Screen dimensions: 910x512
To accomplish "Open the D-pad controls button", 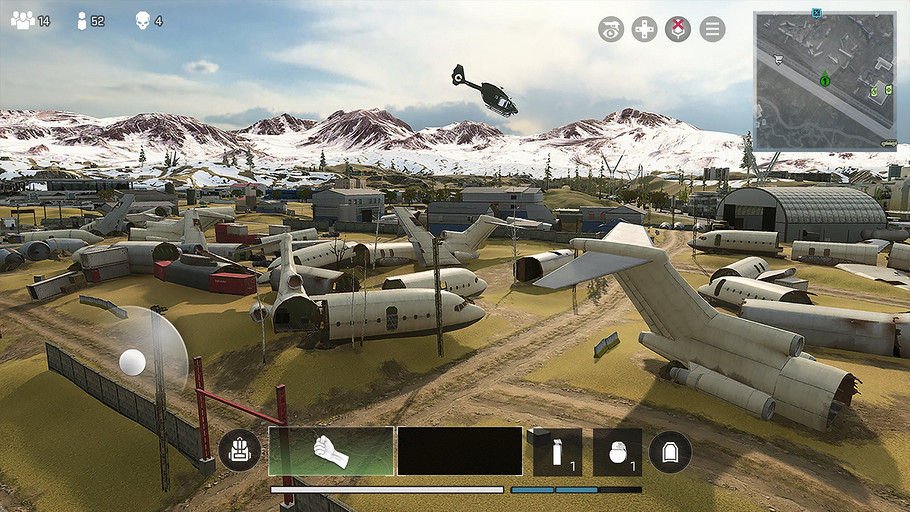I will pyautogui.click(x=645, y=29).
